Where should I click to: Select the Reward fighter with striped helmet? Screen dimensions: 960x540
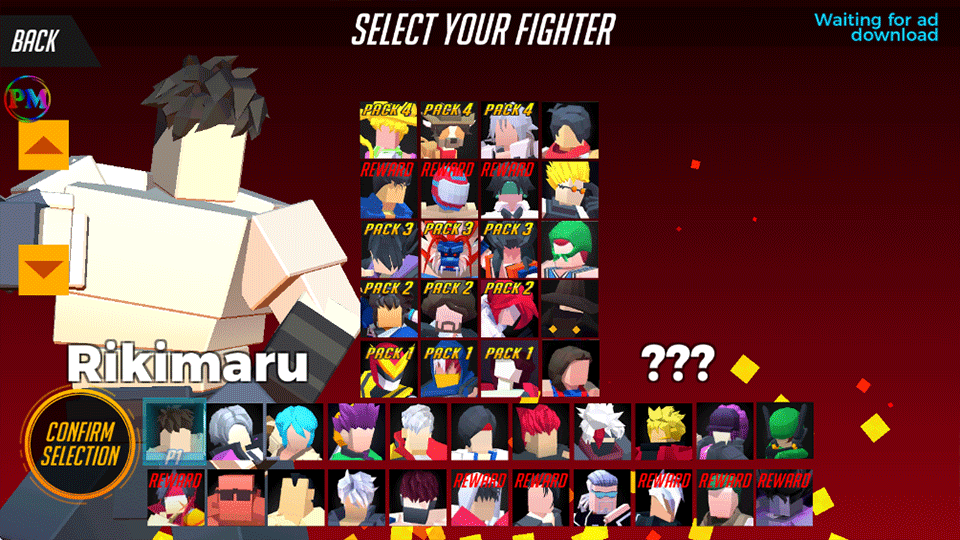(x=449, y=190)
